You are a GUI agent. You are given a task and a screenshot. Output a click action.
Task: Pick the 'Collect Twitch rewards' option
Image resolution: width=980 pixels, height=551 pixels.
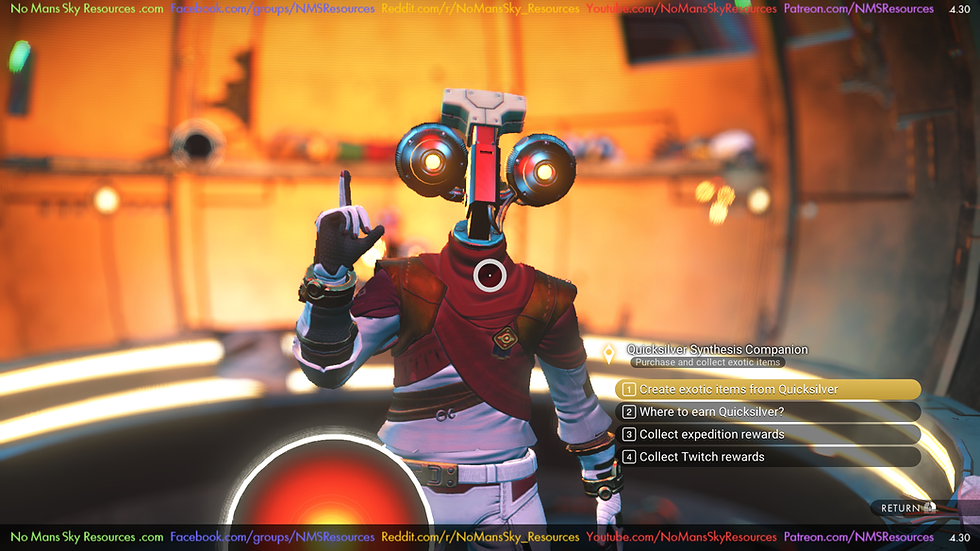768,457
